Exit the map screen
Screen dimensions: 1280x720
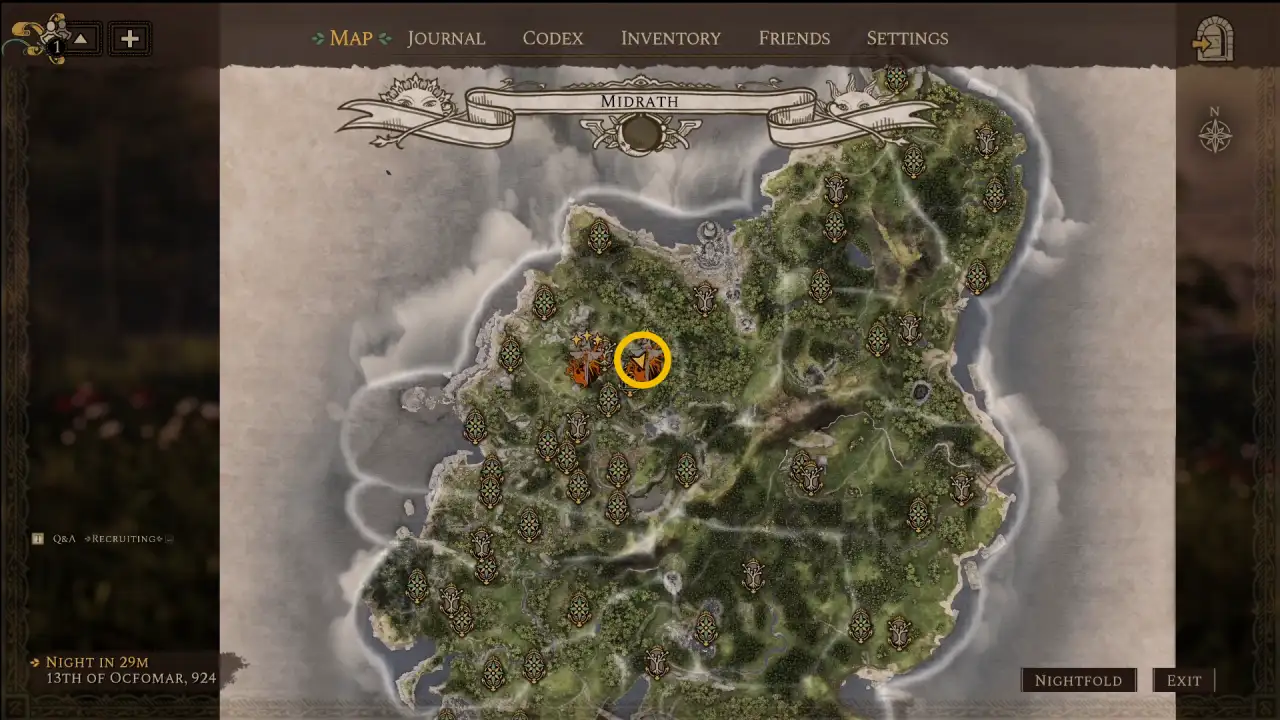click(1184, 680)
